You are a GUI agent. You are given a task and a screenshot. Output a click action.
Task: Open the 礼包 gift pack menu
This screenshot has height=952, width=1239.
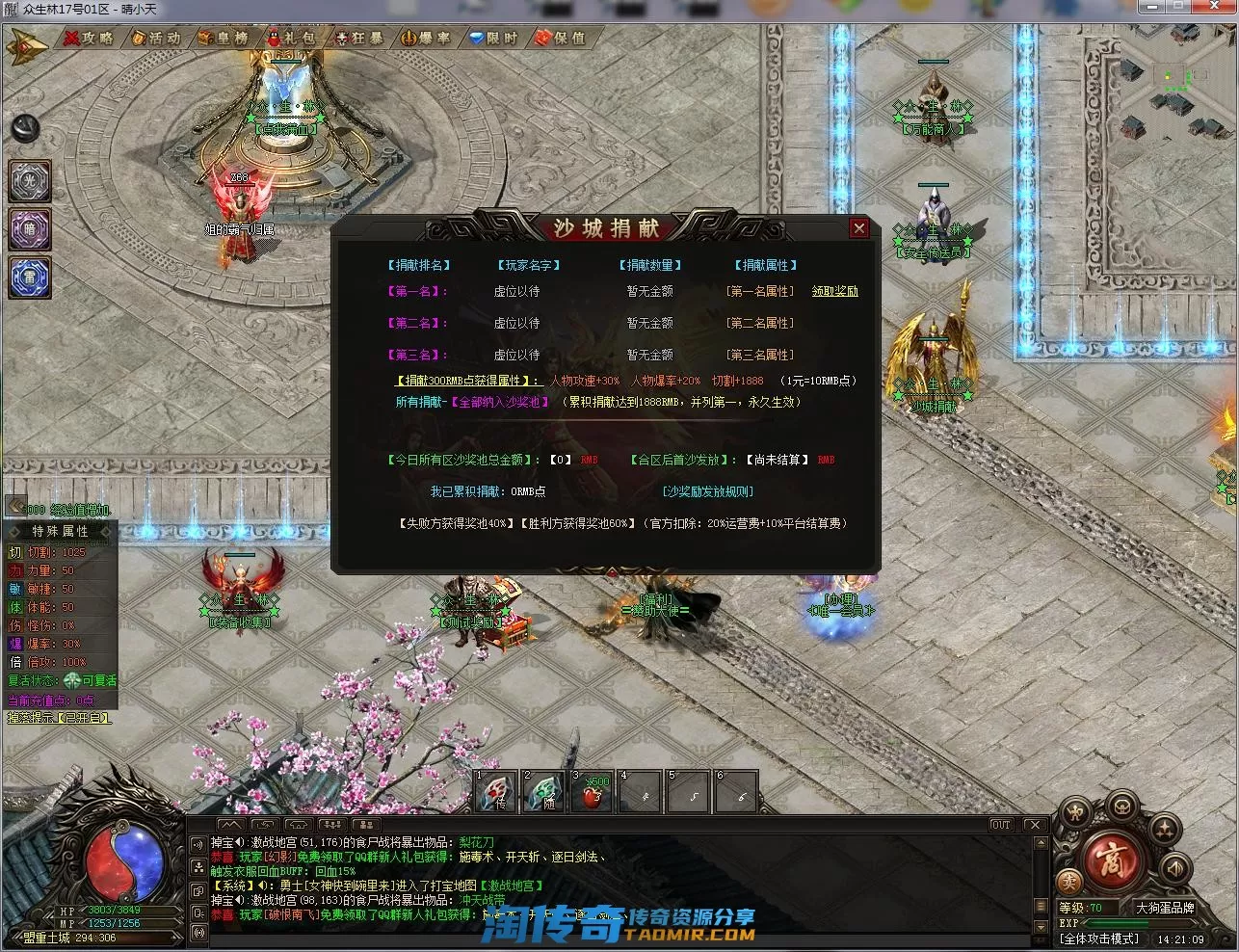coord(291,38)
